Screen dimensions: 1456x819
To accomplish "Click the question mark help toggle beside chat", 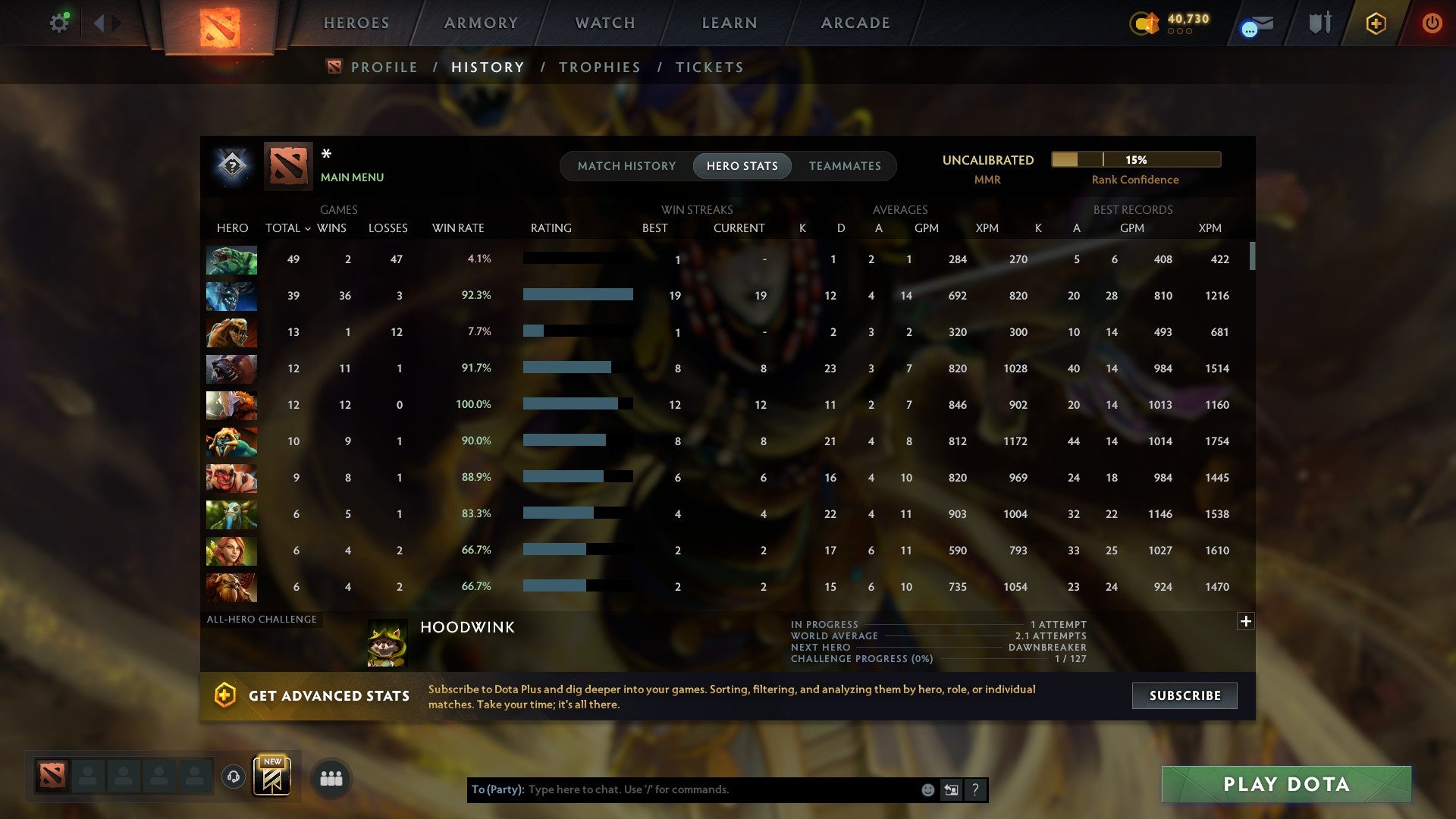I will 974,789.
